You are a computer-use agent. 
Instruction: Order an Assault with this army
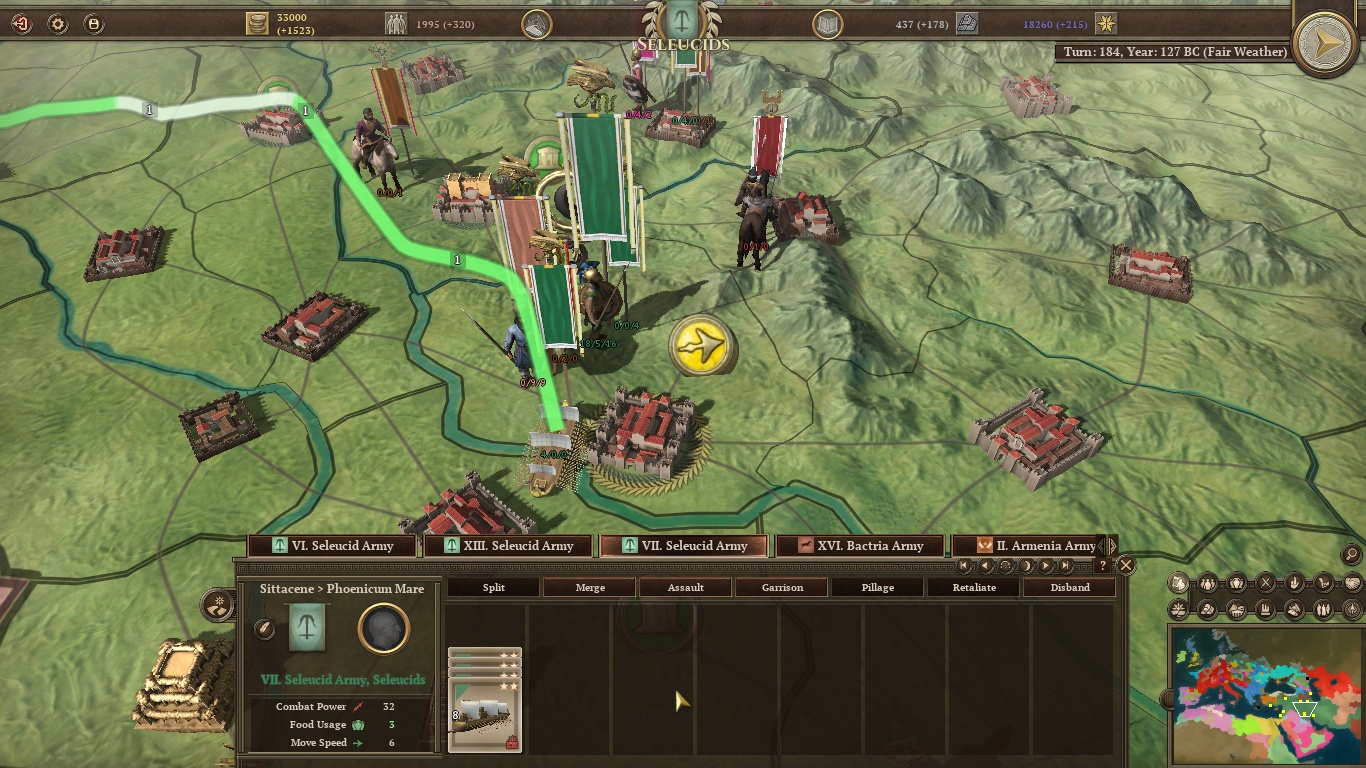pyautogui.click(x=685, y=588)
